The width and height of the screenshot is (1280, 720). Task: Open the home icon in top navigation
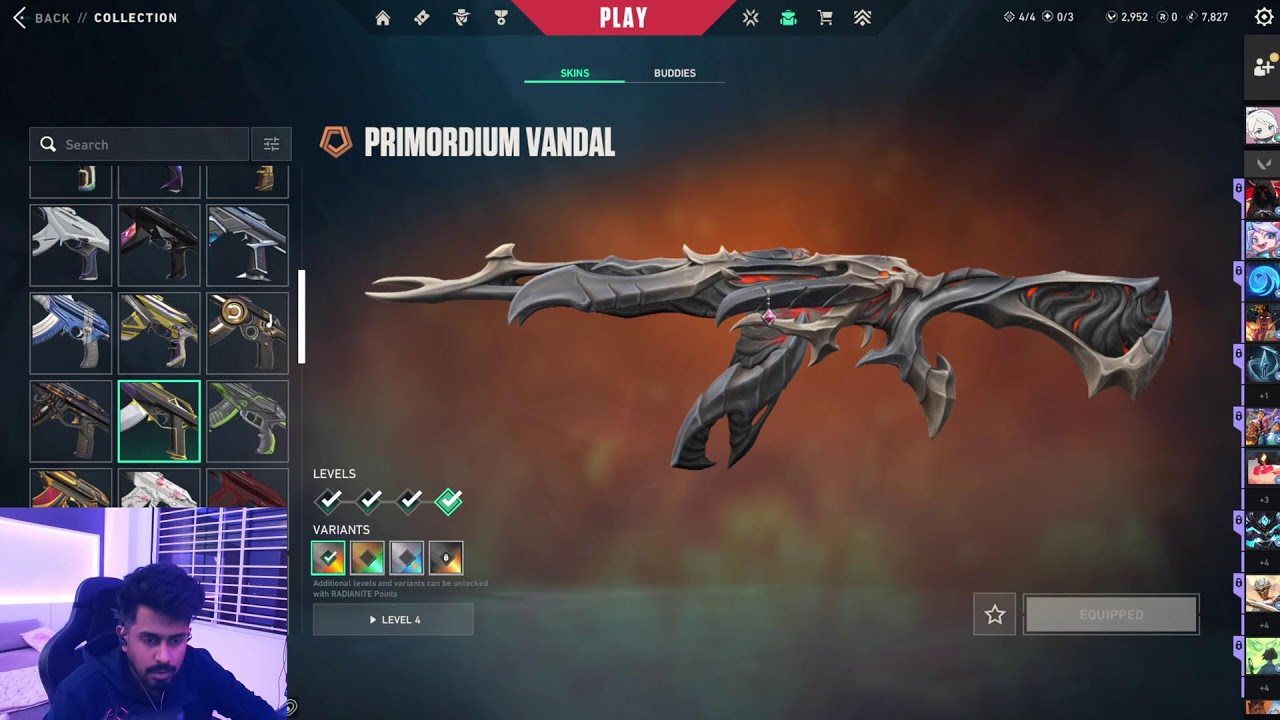383,18
